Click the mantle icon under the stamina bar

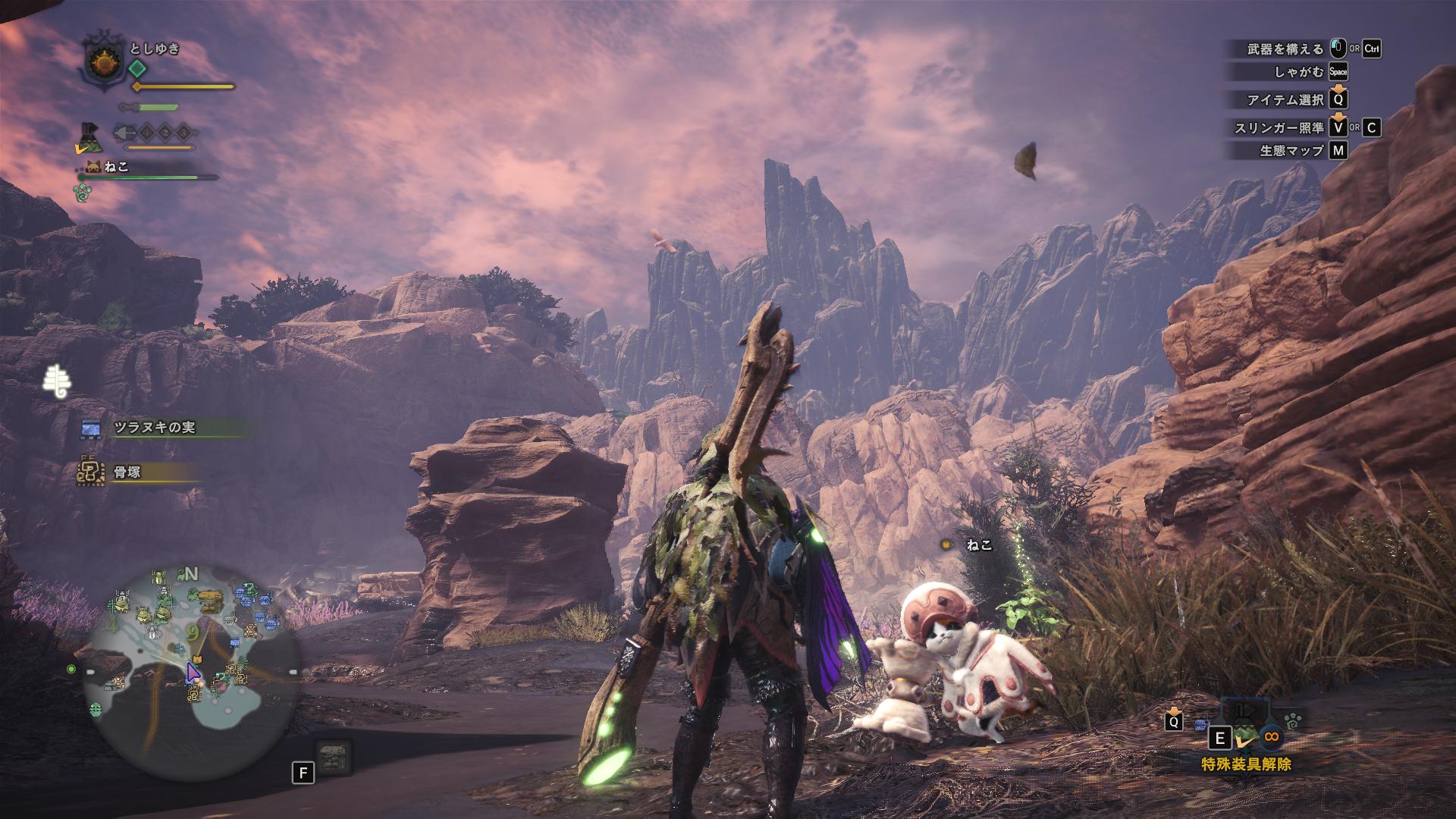coord(91,137)
